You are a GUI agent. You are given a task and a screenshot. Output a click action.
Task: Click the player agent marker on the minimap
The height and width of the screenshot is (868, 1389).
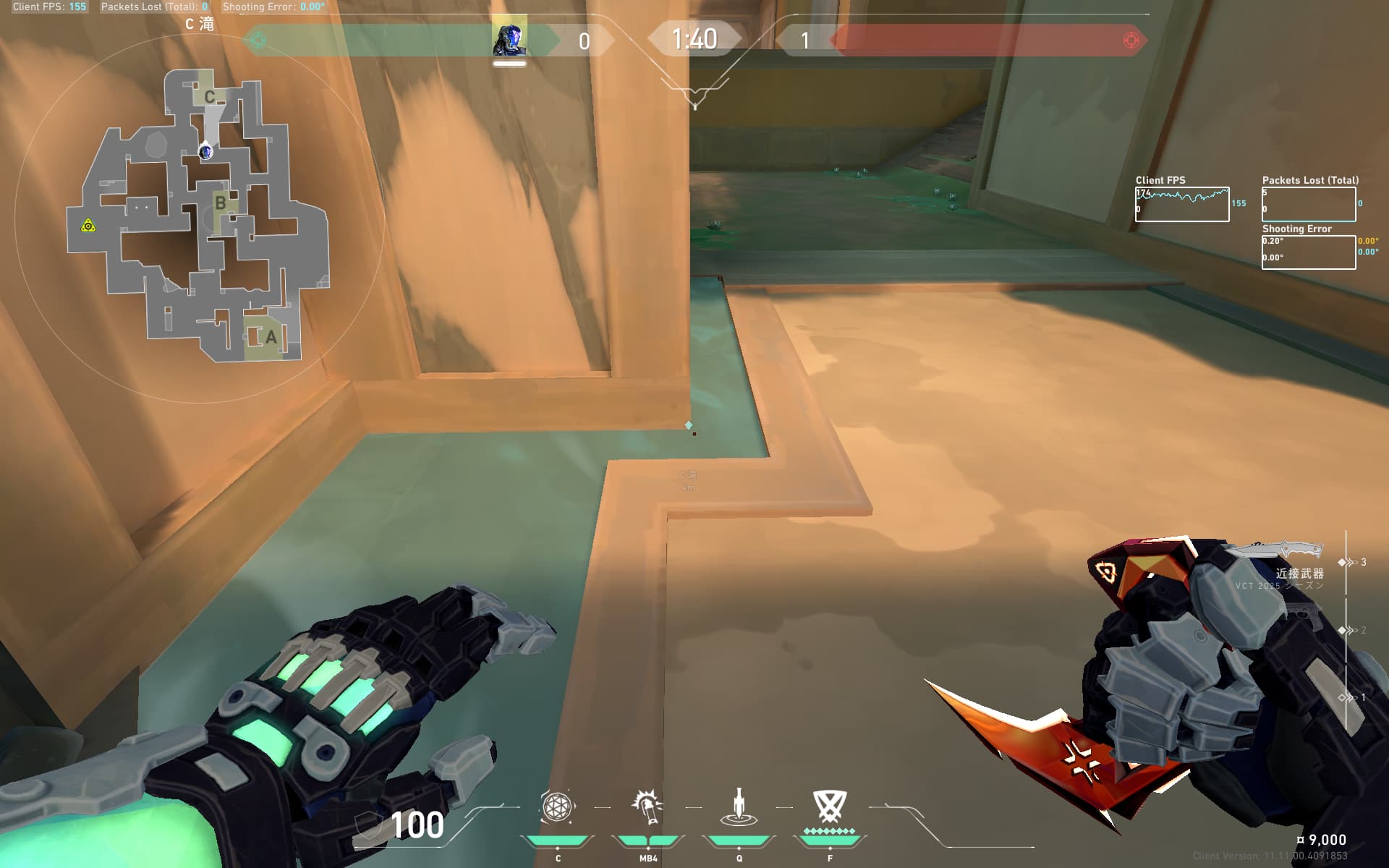205,151
